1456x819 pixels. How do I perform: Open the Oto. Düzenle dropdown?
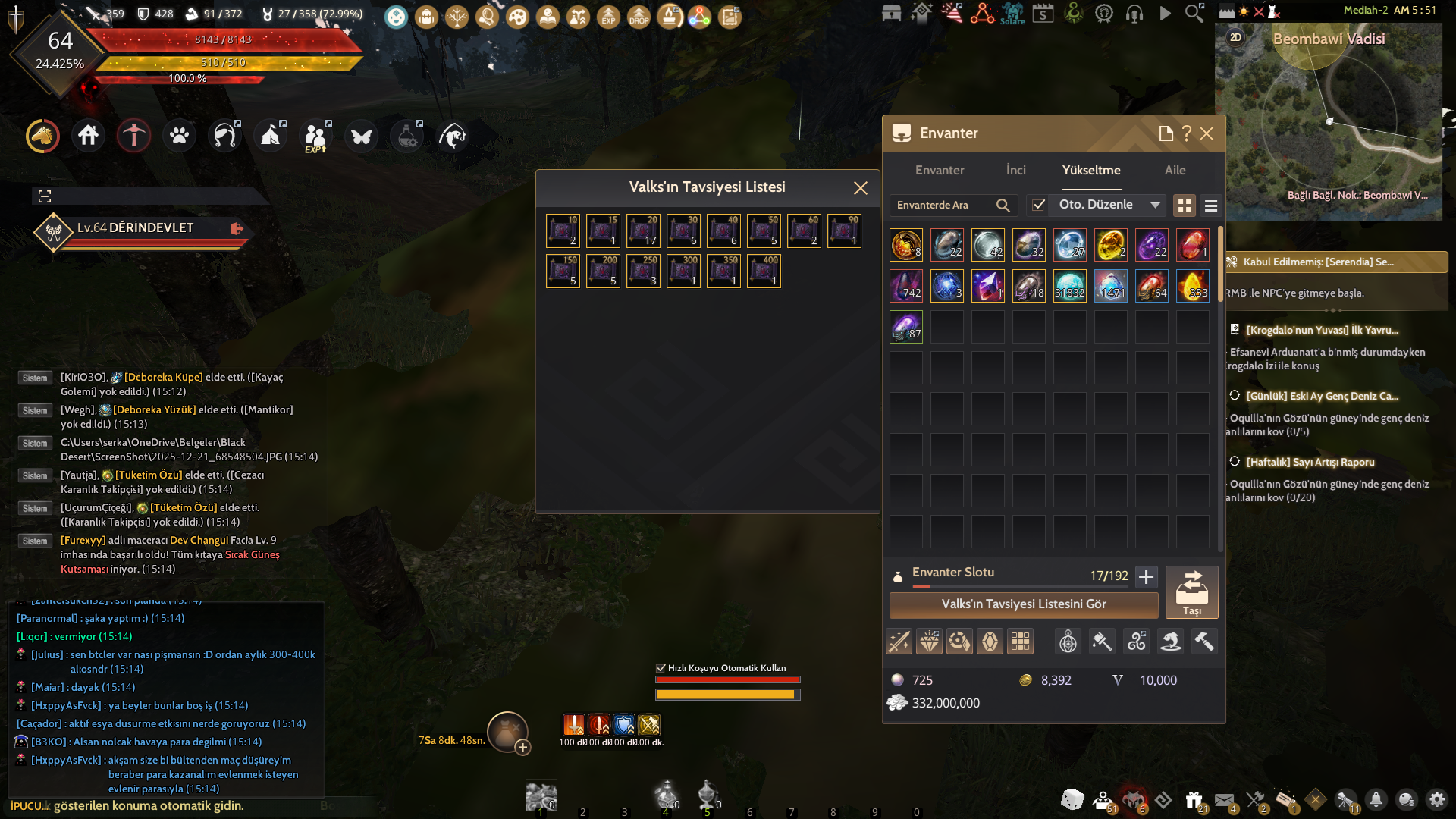pyautogui.click(x=1155, y=205)
